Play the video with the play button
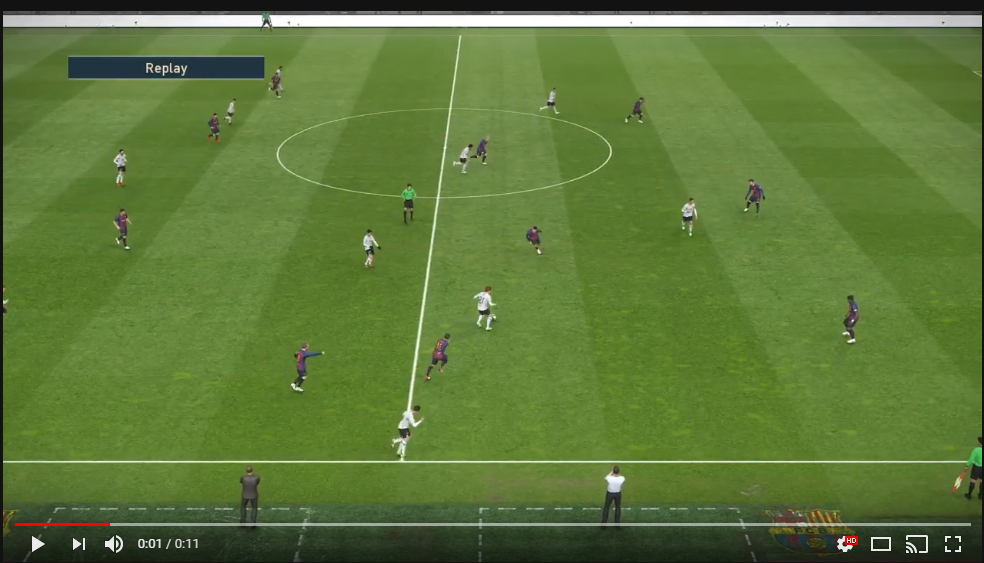This screenshot has width=984, height=563. coord(37,544)
